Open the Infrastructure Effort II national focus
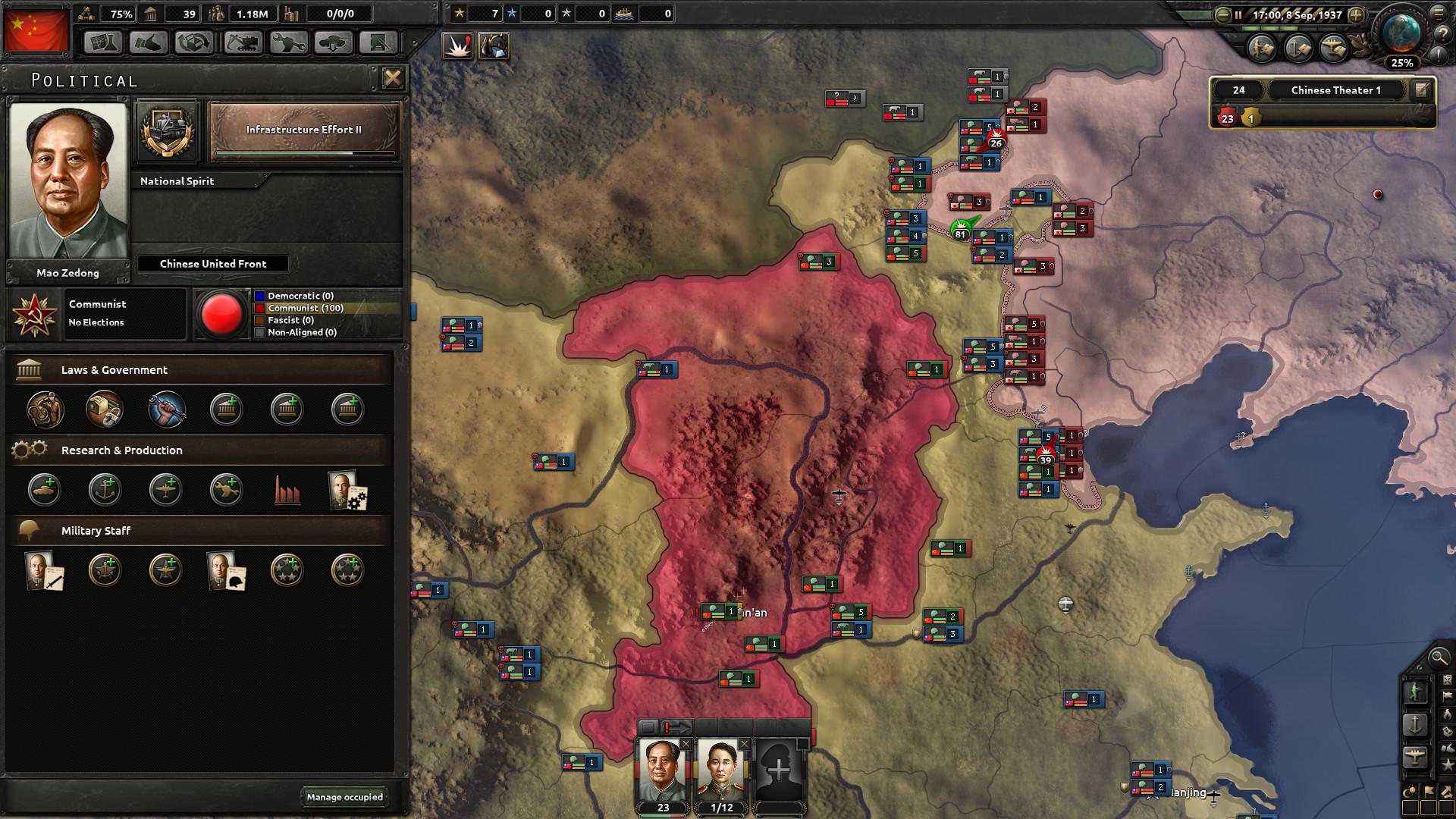This screenshot has width=1456, height=819. [303, 130]
